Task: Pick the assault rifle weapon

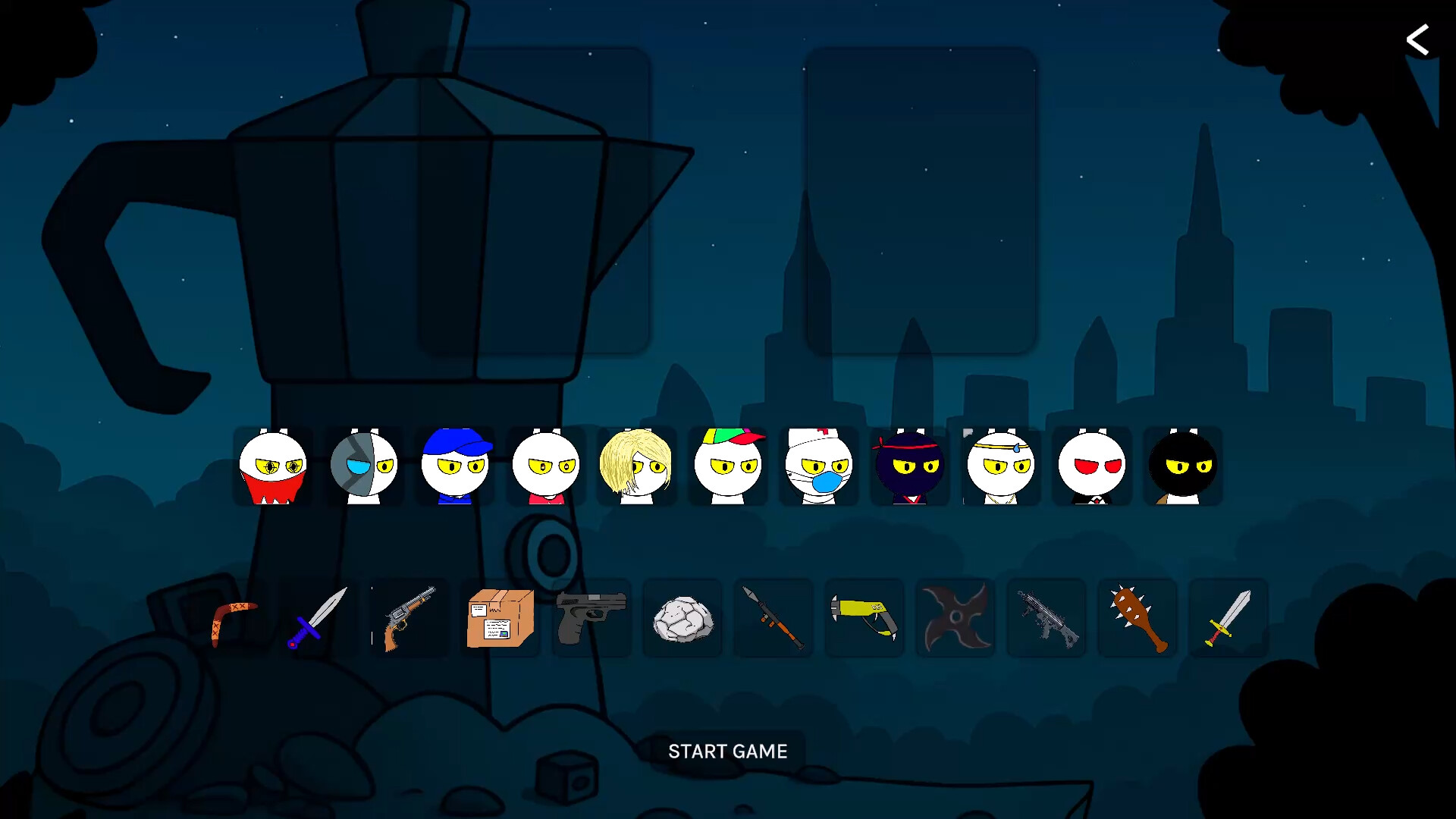Action: (x=1046, y=618)
